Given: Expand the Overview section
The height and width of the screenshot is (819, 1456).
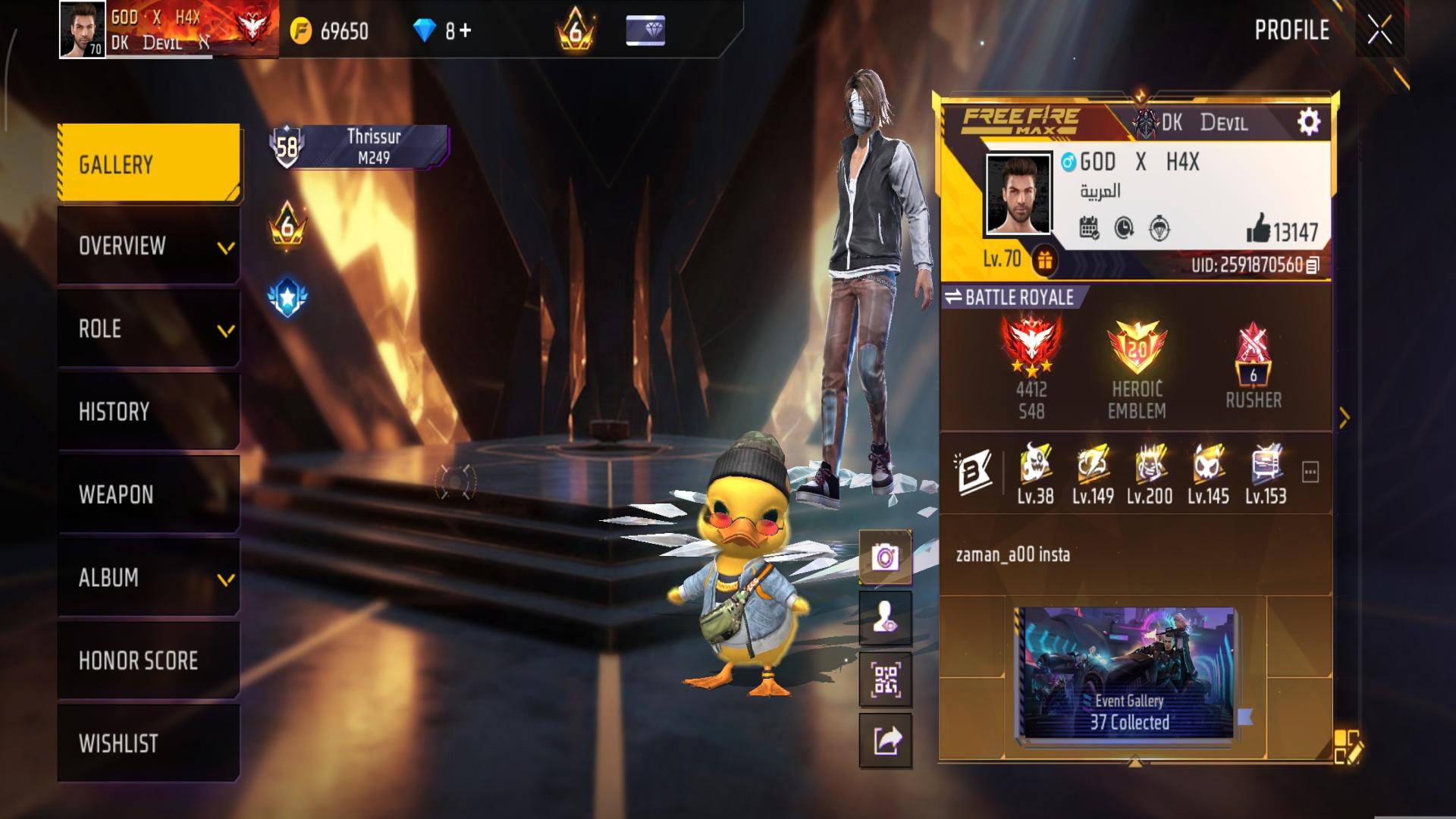Looking at the screenshot, I should [149, 246].
